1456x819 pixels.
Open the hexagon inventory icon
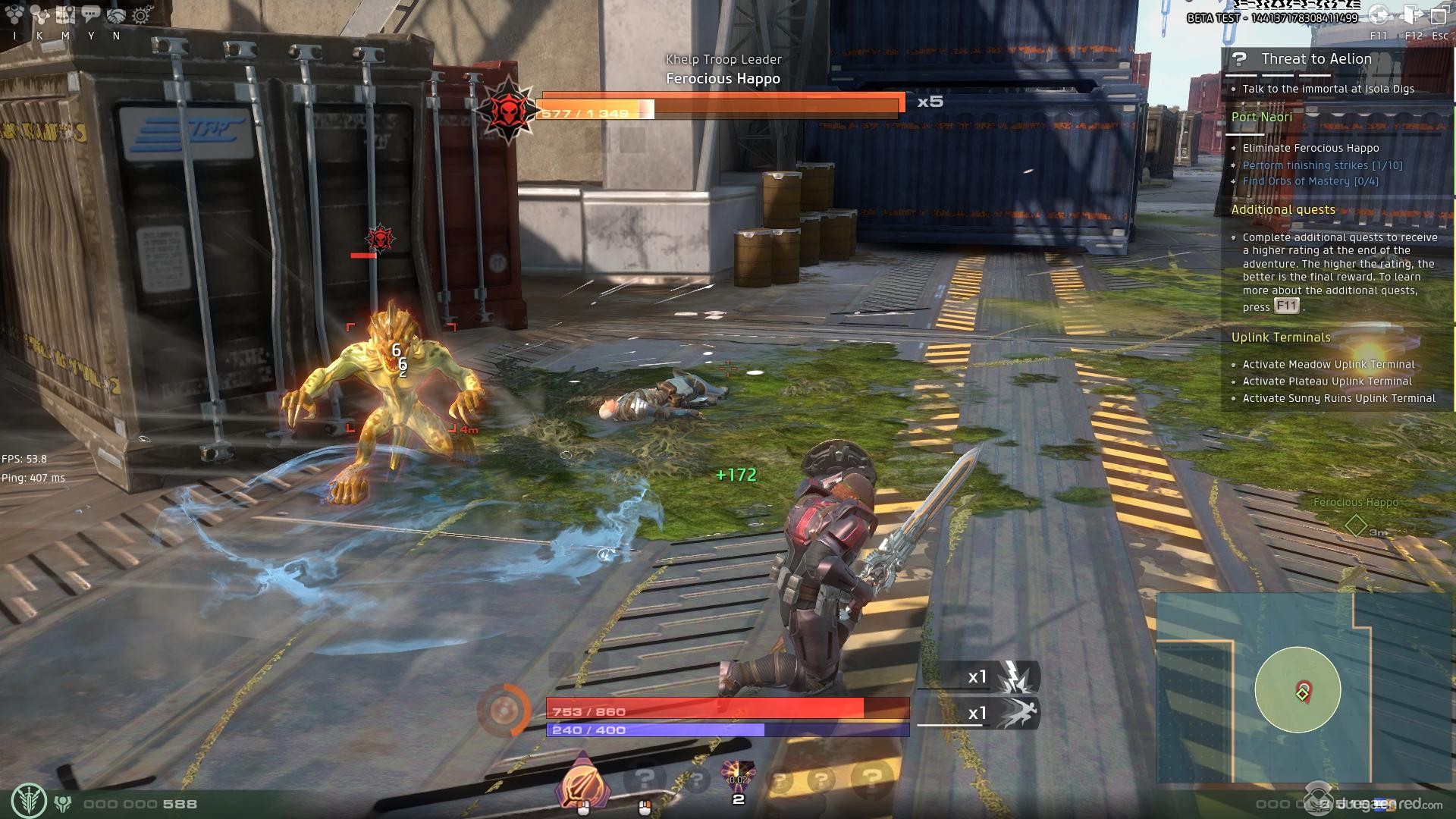pos(14,14)
